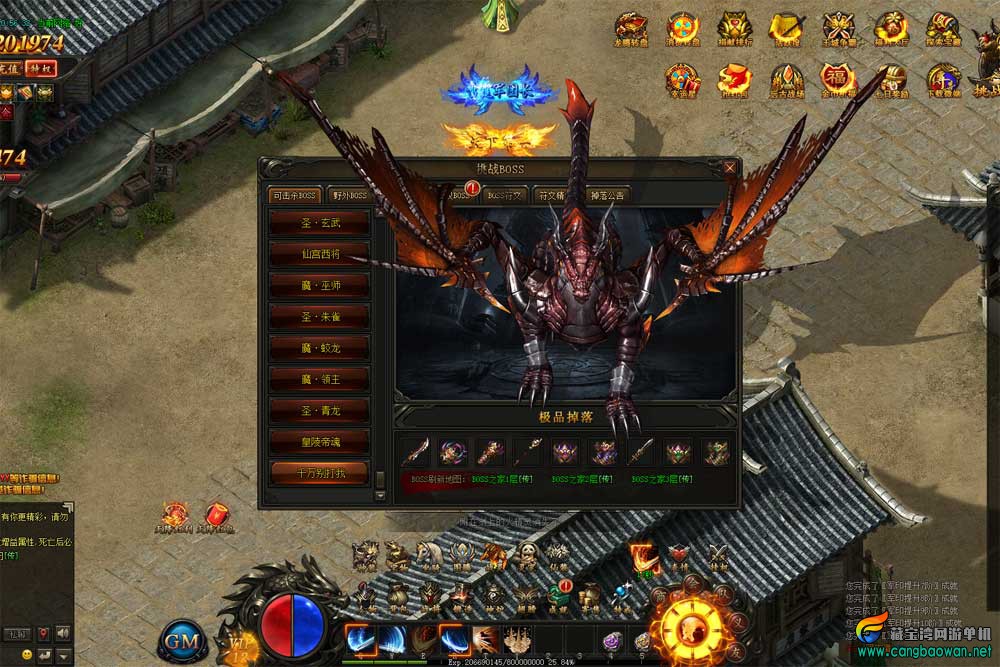Select the 可击杀BOSS tab
1000x667 pixels.
click(x=294, y=195)
